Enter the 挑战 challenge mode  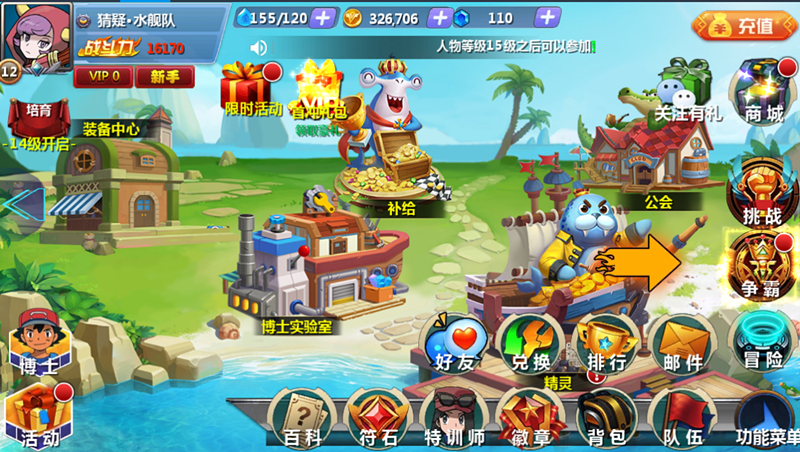[x=762, y=190]
